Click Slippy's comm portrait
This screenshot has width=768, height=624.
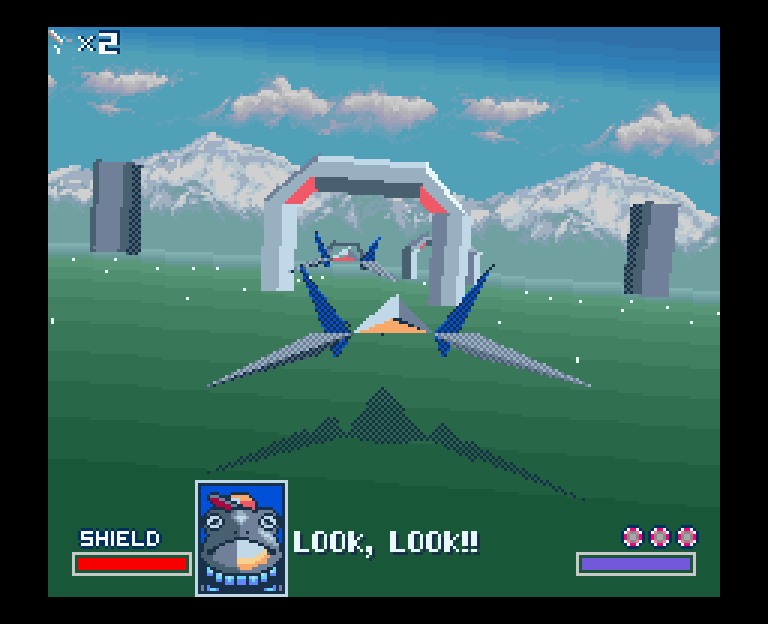click(x=241, y=538)
